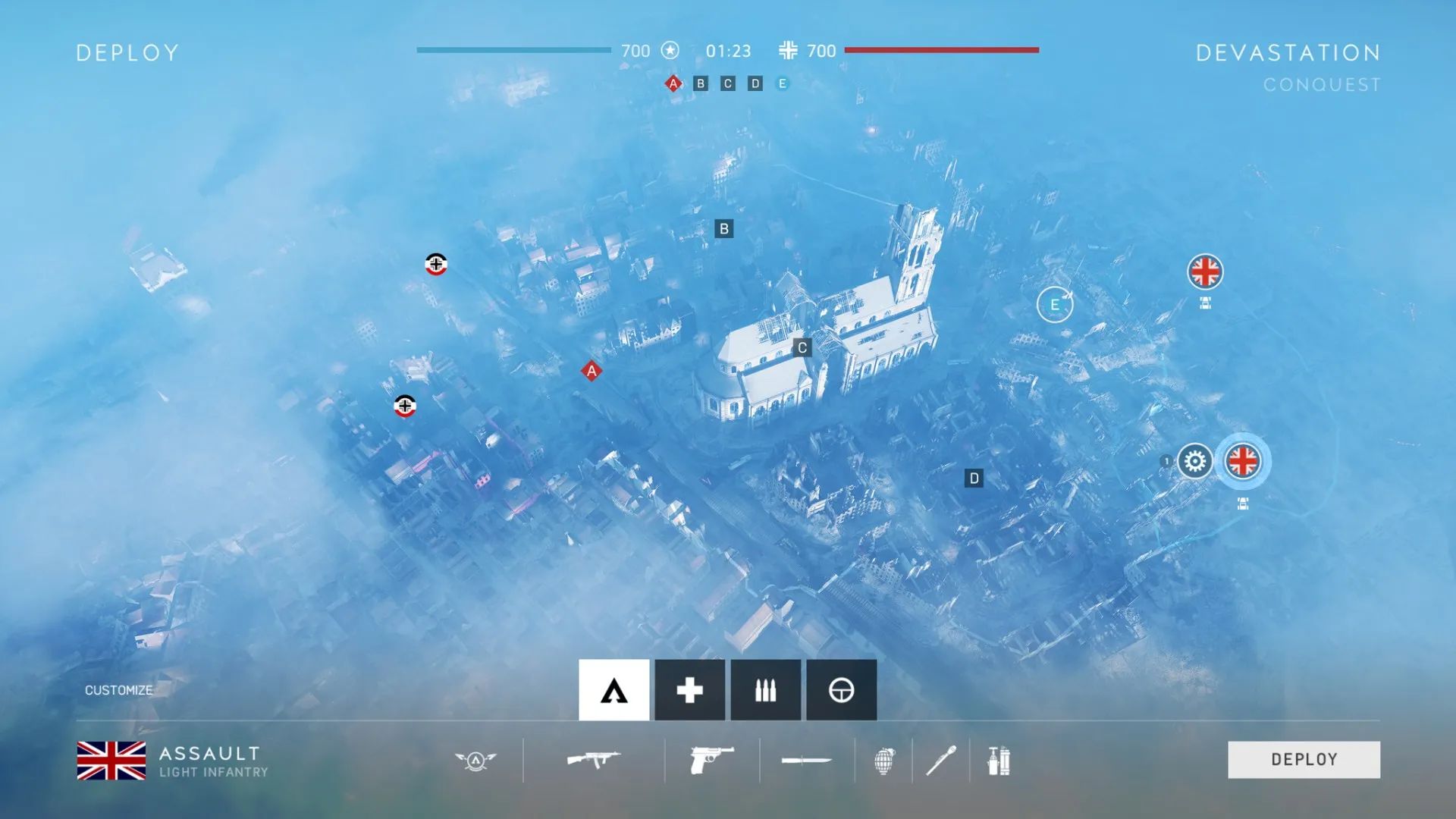Image resolution: width=1456 pixels, height=819 pixels.
Task: Open the squad settings gear icon
Action: point(1196,461)
